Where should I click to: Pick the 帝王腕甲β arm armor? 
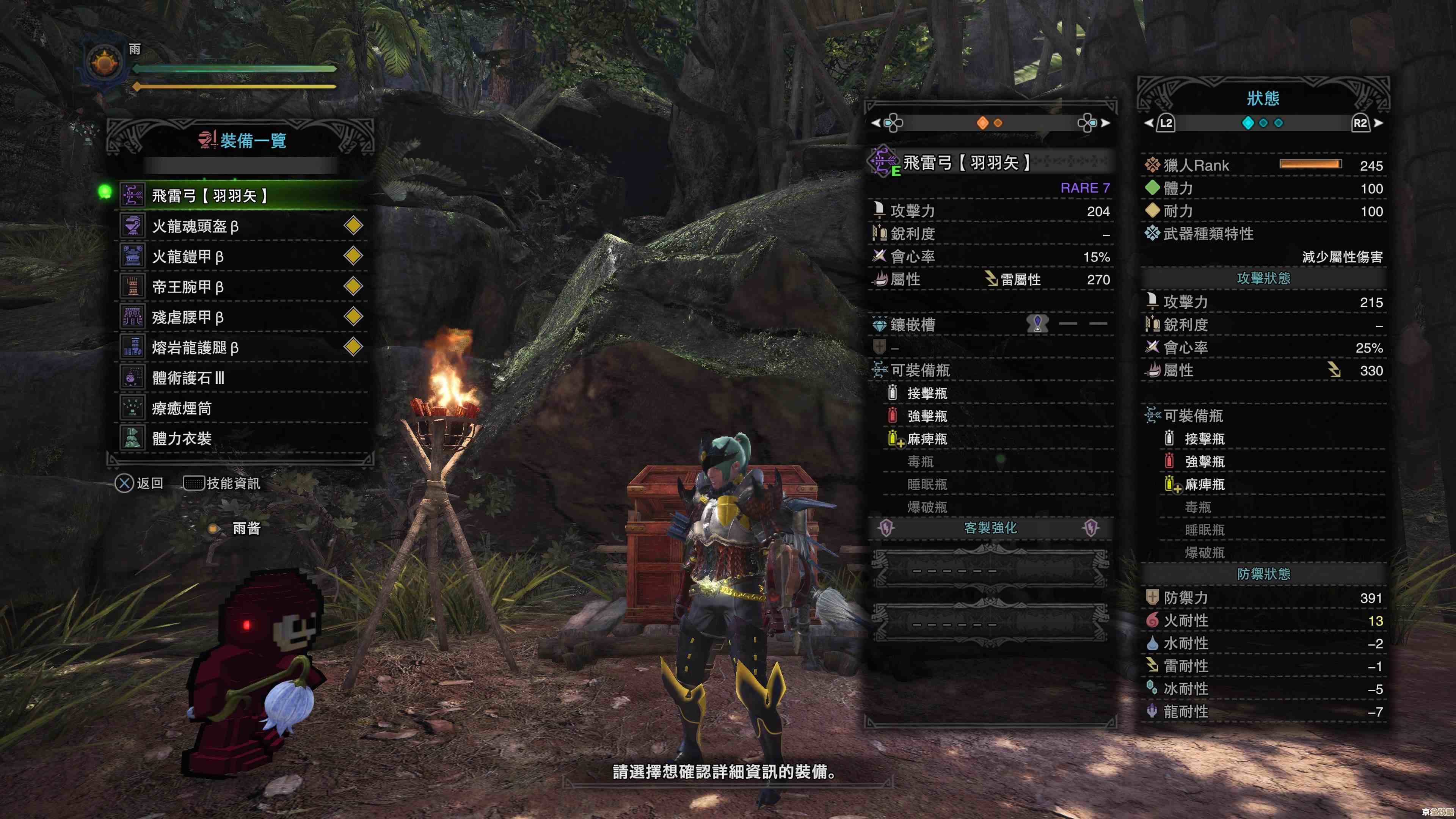click(x=243, y=287)
